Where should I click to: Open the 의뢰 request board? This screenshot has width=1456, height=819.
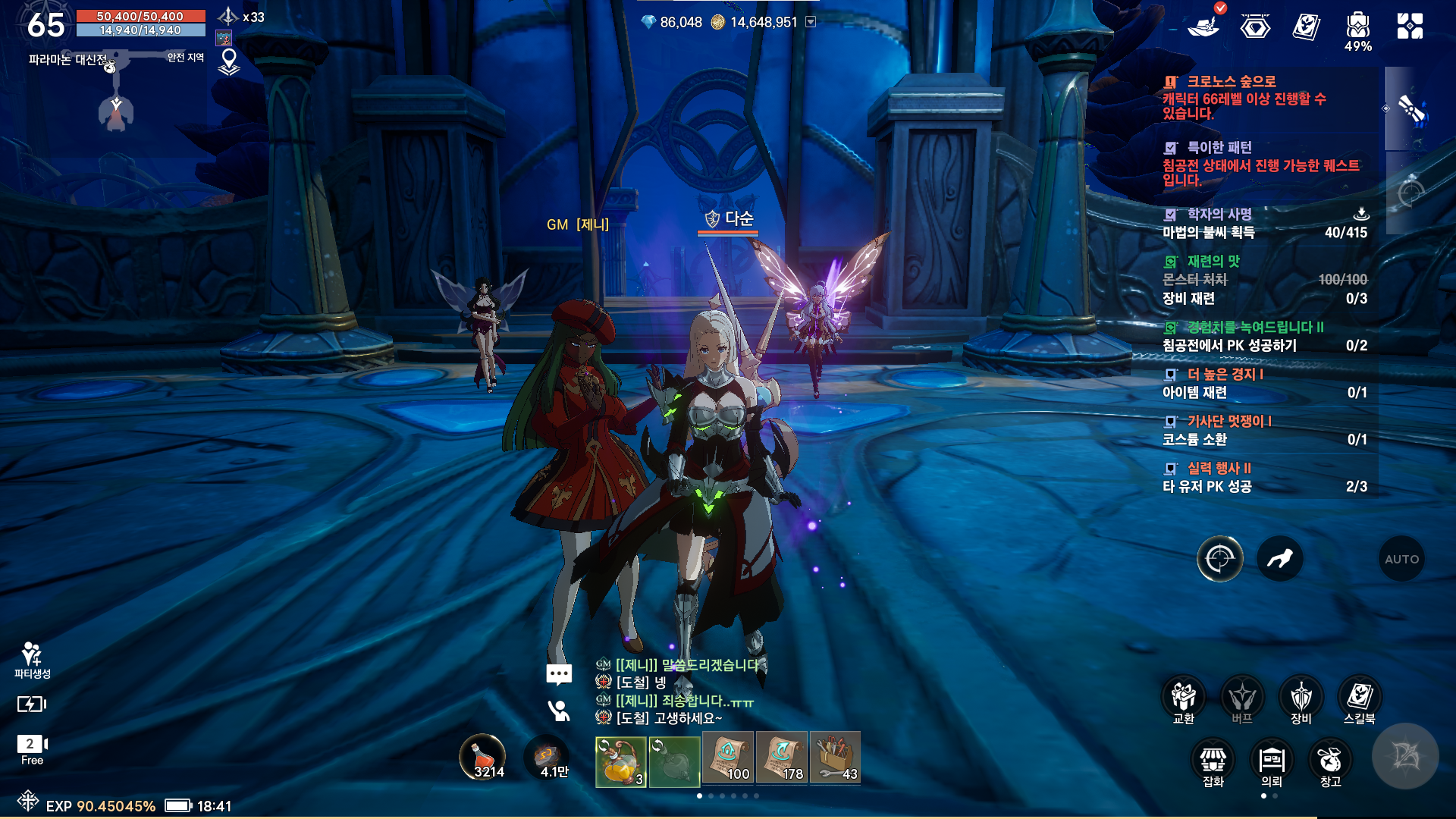pos(1271,761)
